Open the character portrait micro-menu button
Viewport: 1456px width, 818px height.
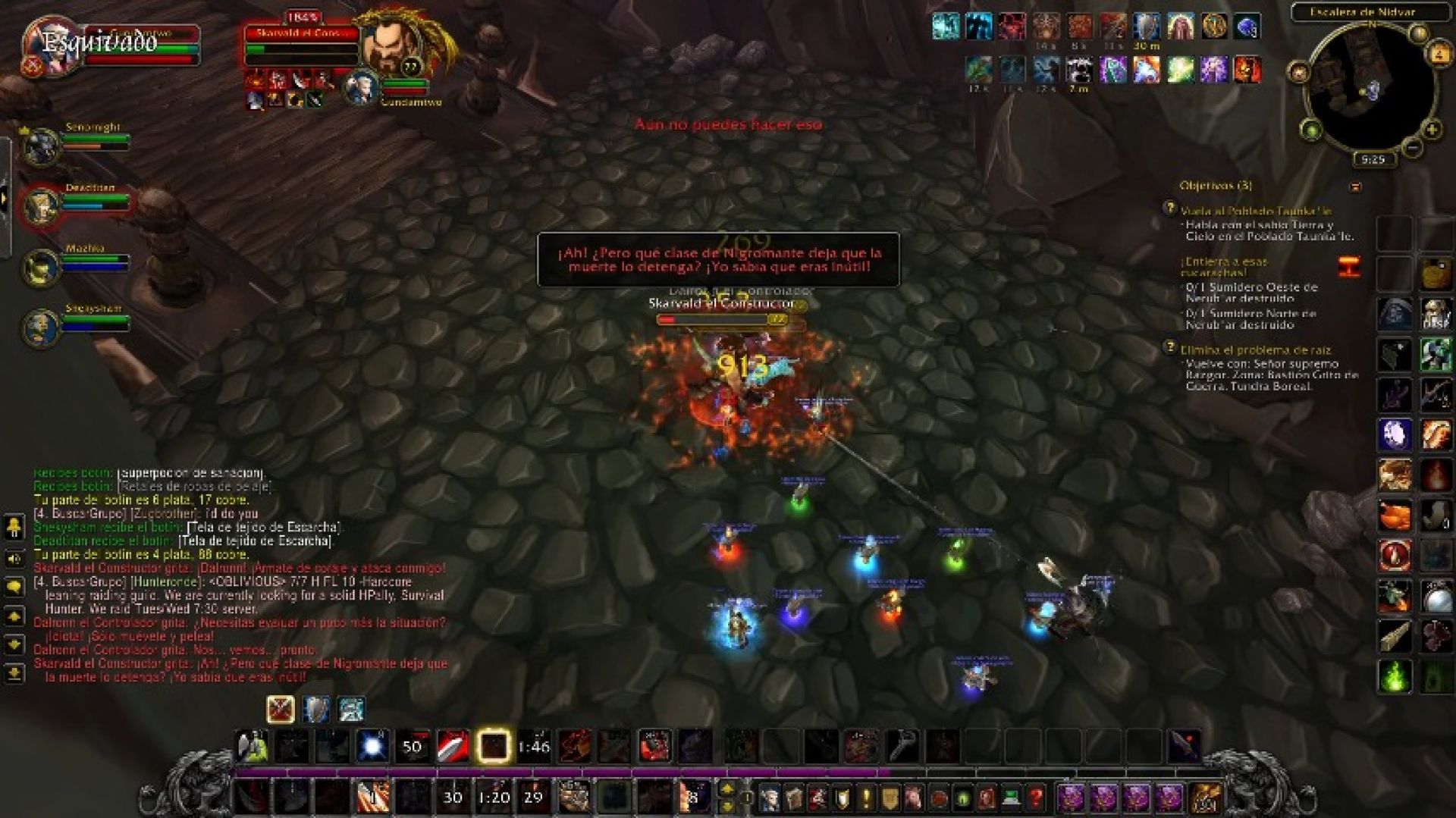(770, 798)
